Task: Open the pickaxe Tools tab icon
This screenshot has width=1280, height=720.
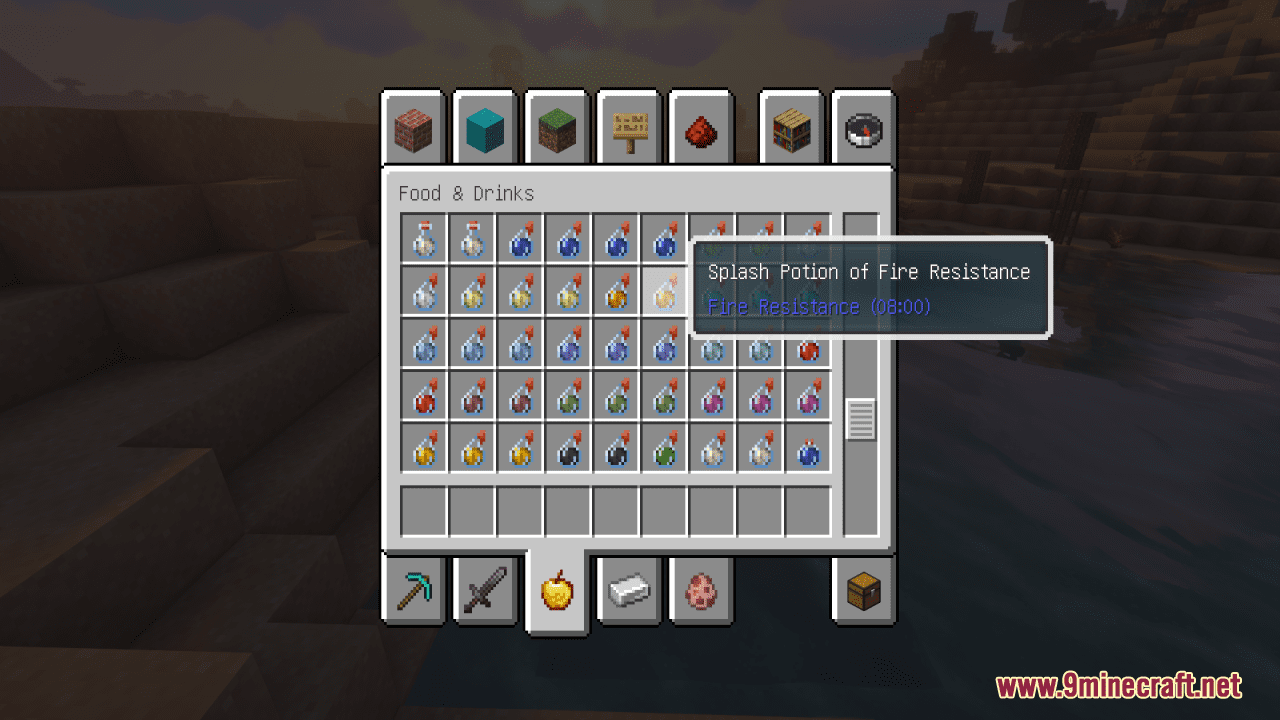Action: [412, 591]
